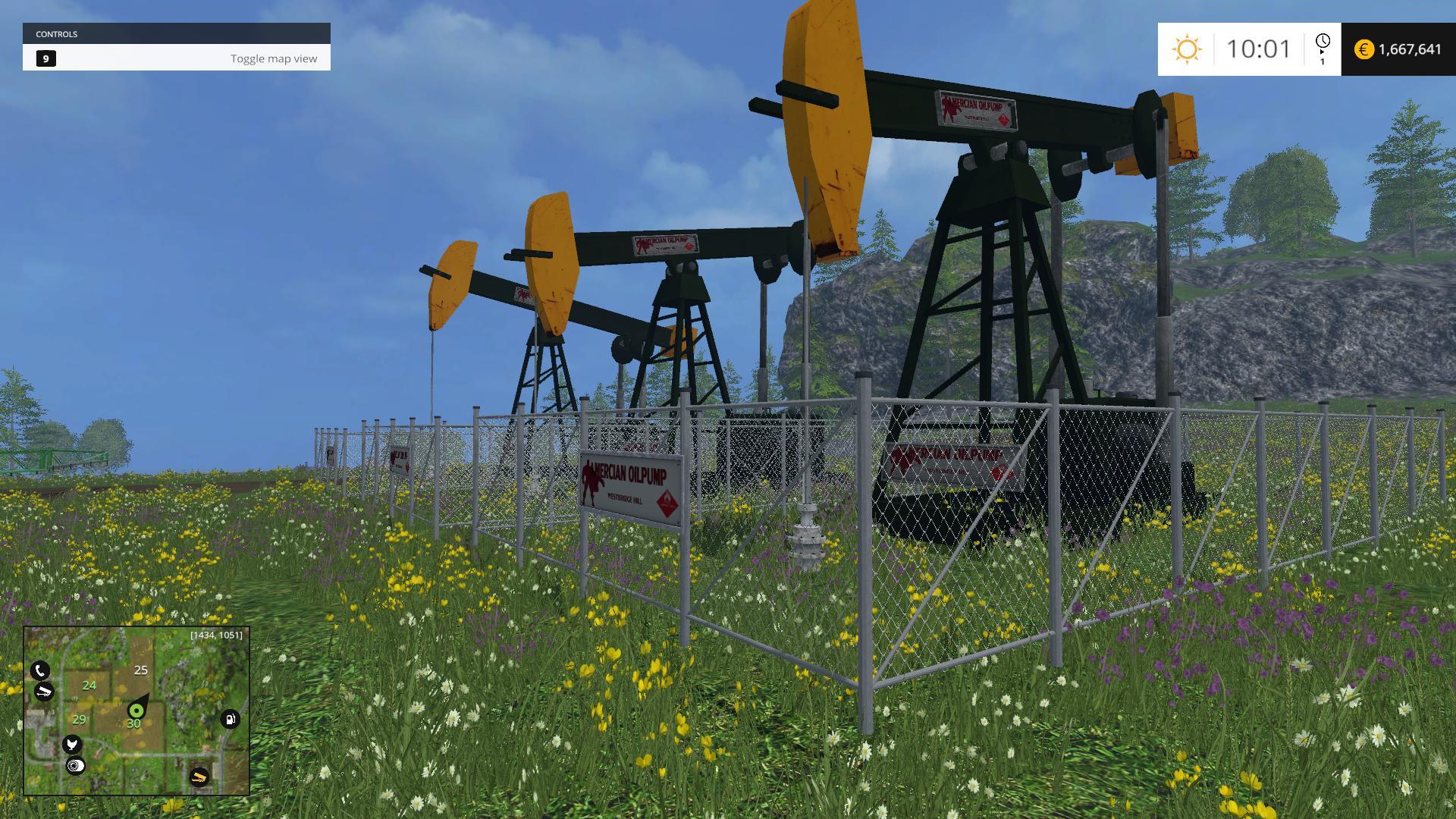Click the 10:01 time display
Screen dimensions: 1456x819
[x=1257, y=48]
